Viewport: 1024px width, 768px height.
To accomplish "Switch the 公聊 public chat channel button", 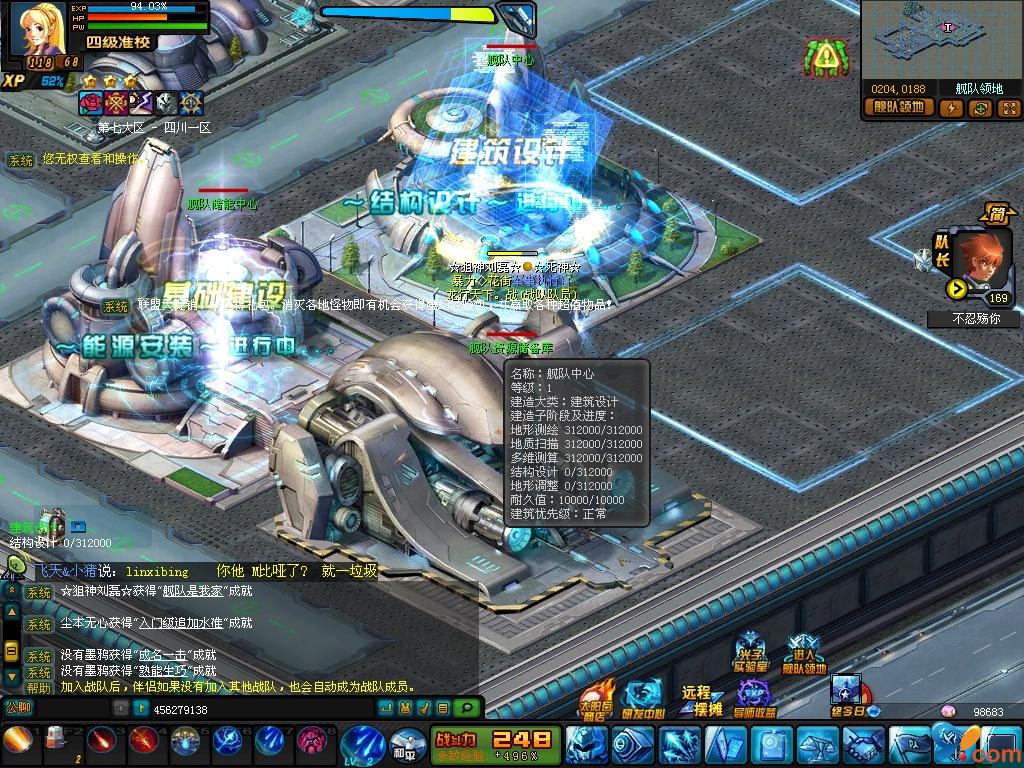I will pyautogui.click(x=19, y=708).
